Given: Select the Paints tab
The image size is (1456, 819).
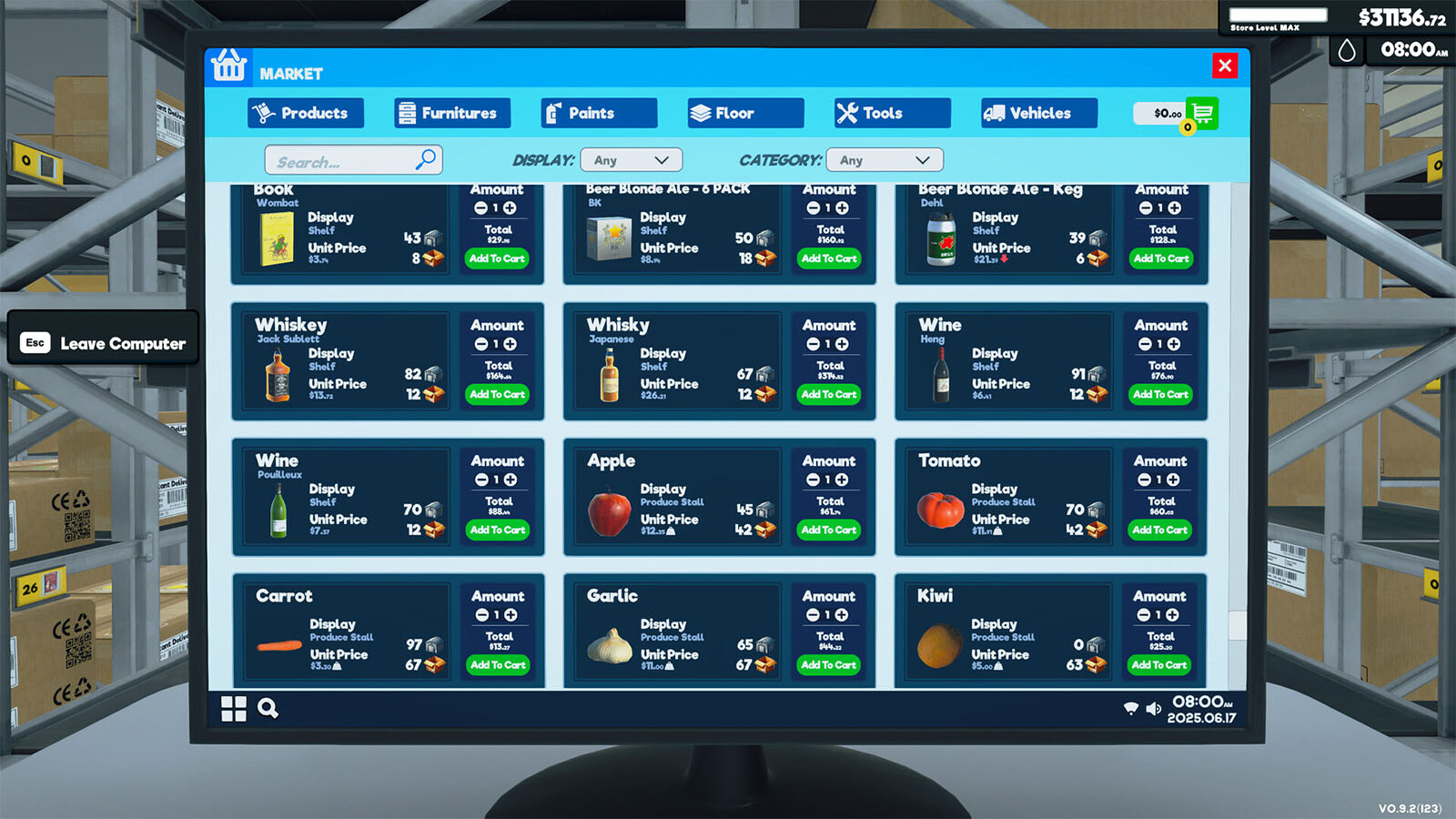Looking at the screenshot, I should tap(599, 113).
